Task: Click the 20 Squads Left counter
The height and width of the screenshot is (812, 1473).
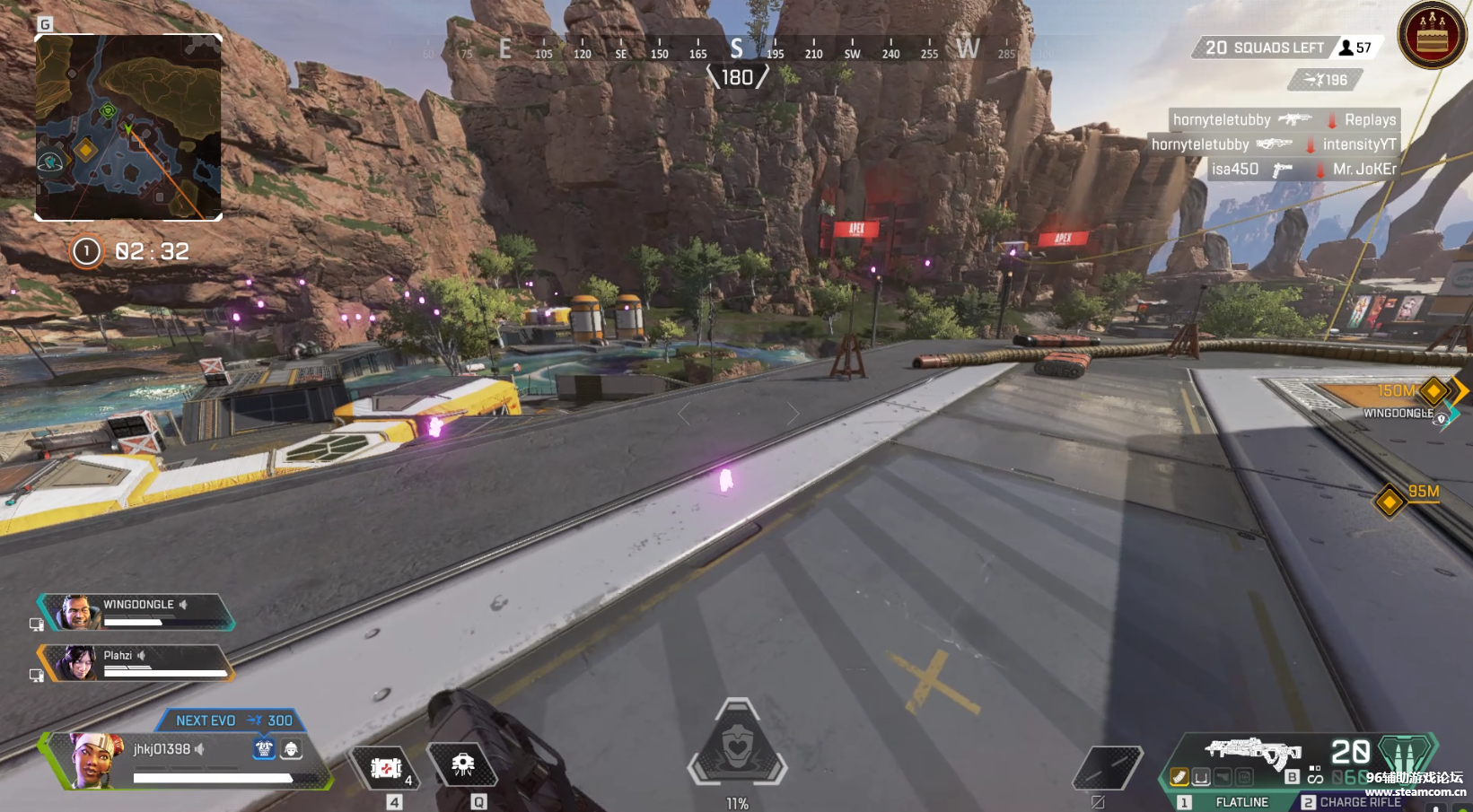Action: (1264, 48)
